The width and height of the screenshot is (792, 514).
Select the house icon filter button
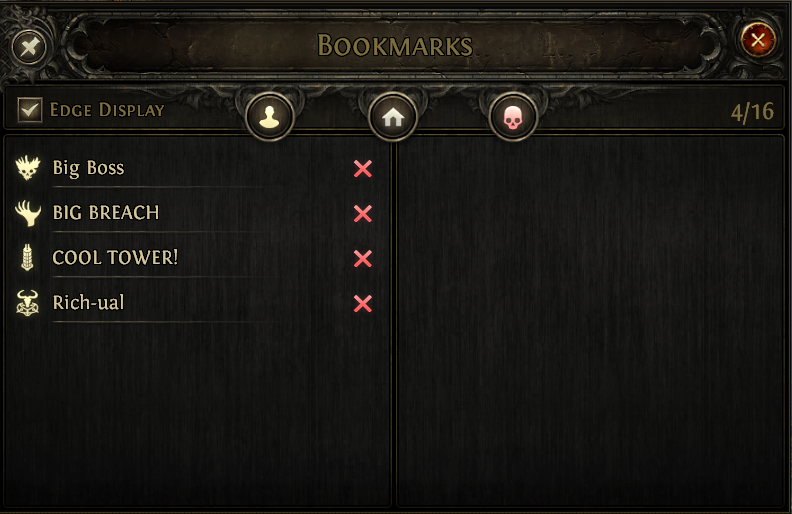[x=392, y=118]
